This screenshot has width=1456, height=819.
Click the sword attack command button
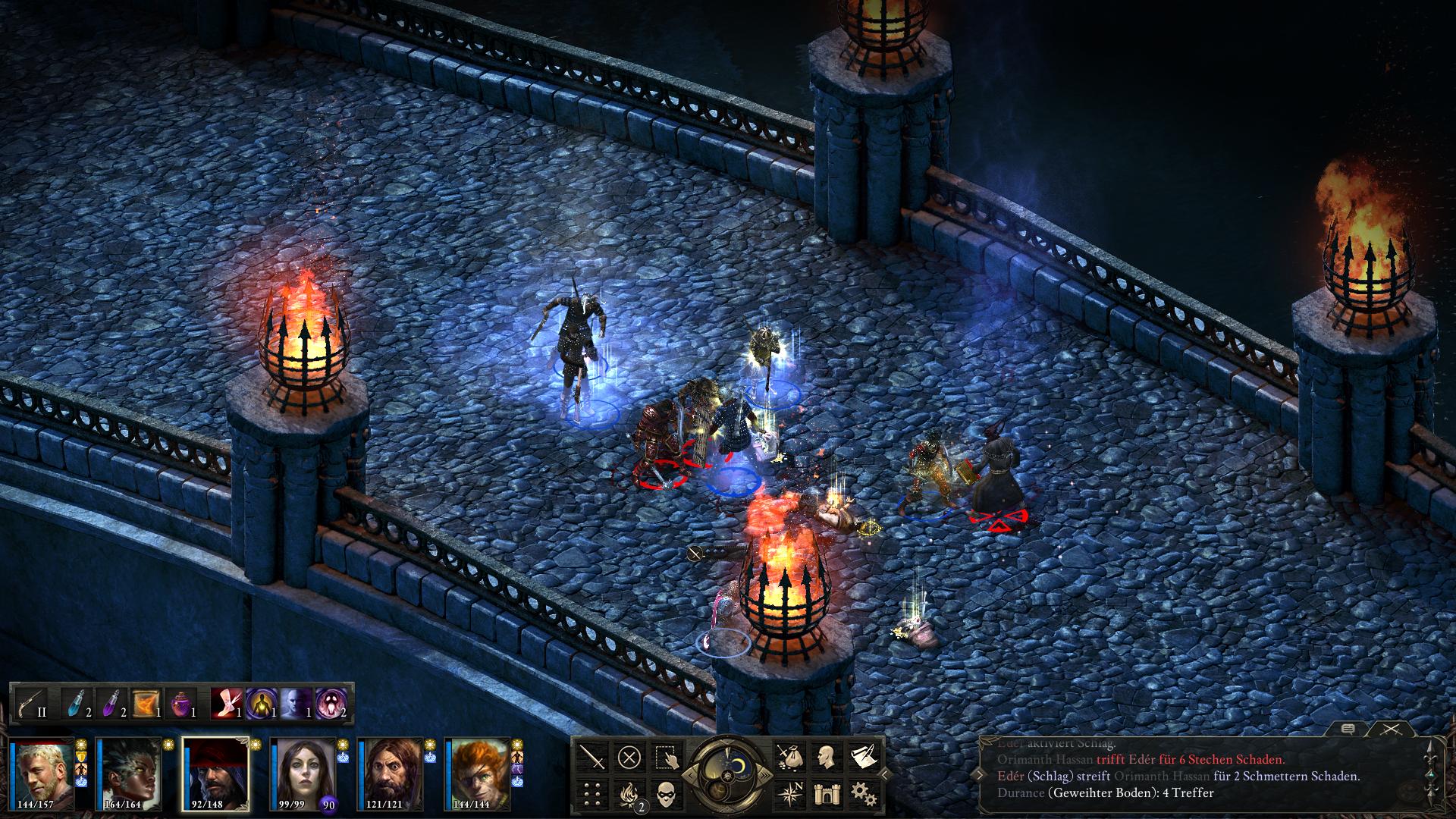pyautogui.click(x=592, y=757)
